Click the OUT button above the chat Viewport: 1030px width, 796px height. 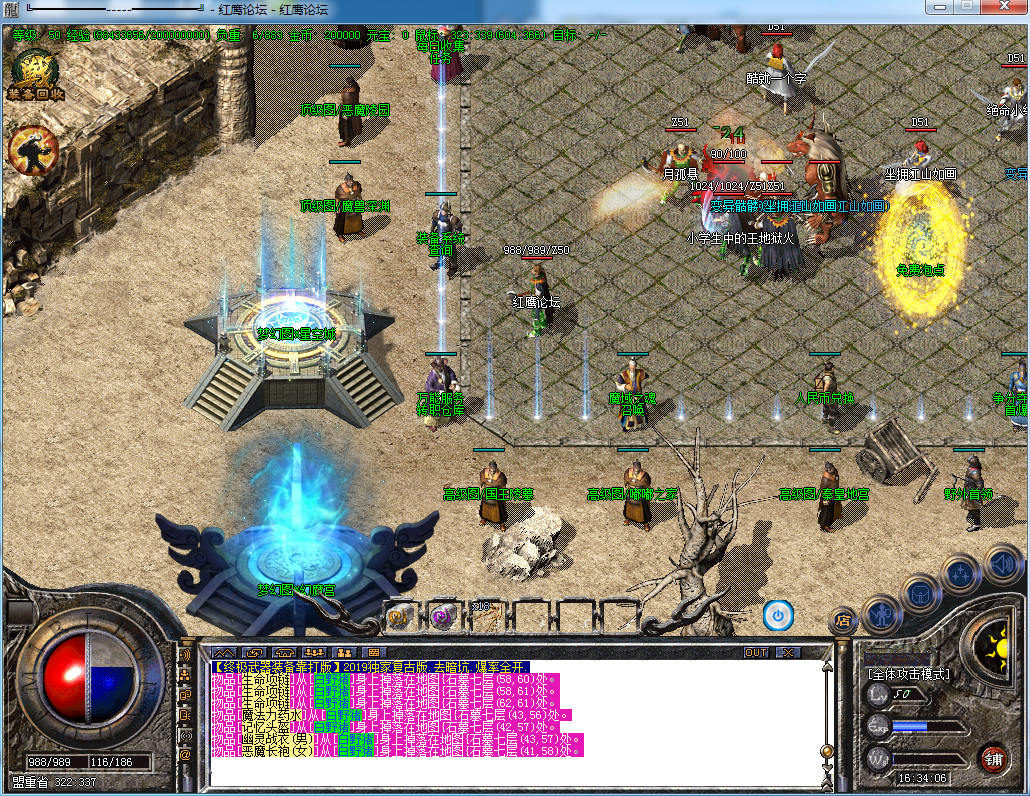[757, 652]
